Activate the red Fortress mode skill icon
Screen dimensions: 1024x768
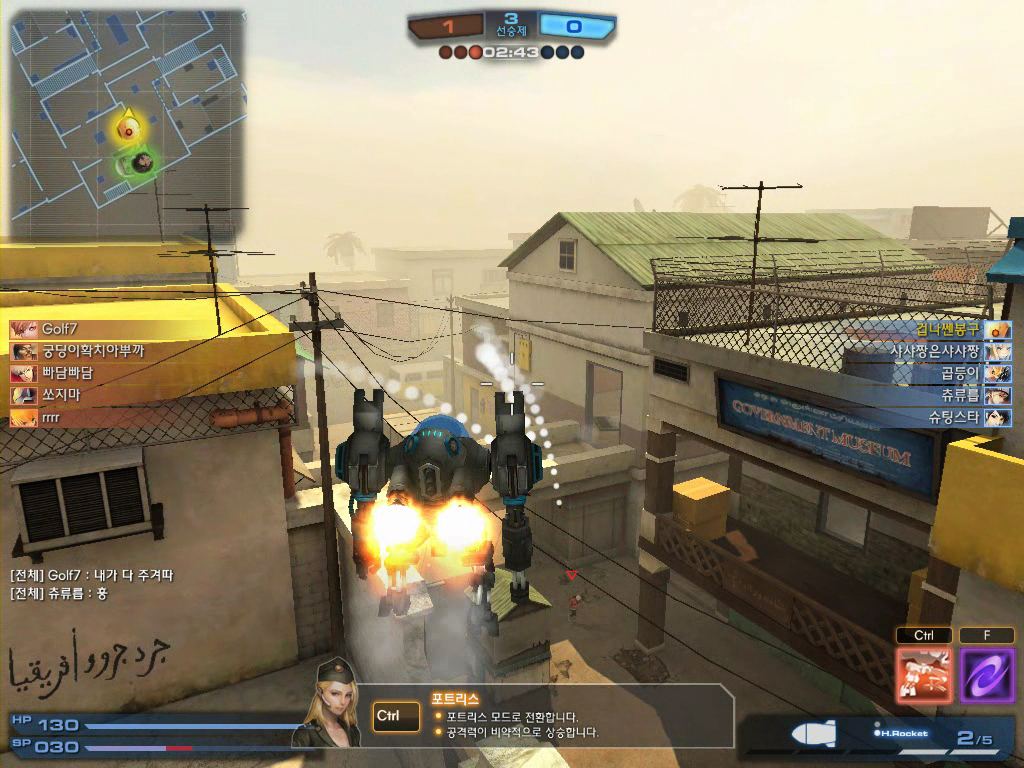coord(924,674)
